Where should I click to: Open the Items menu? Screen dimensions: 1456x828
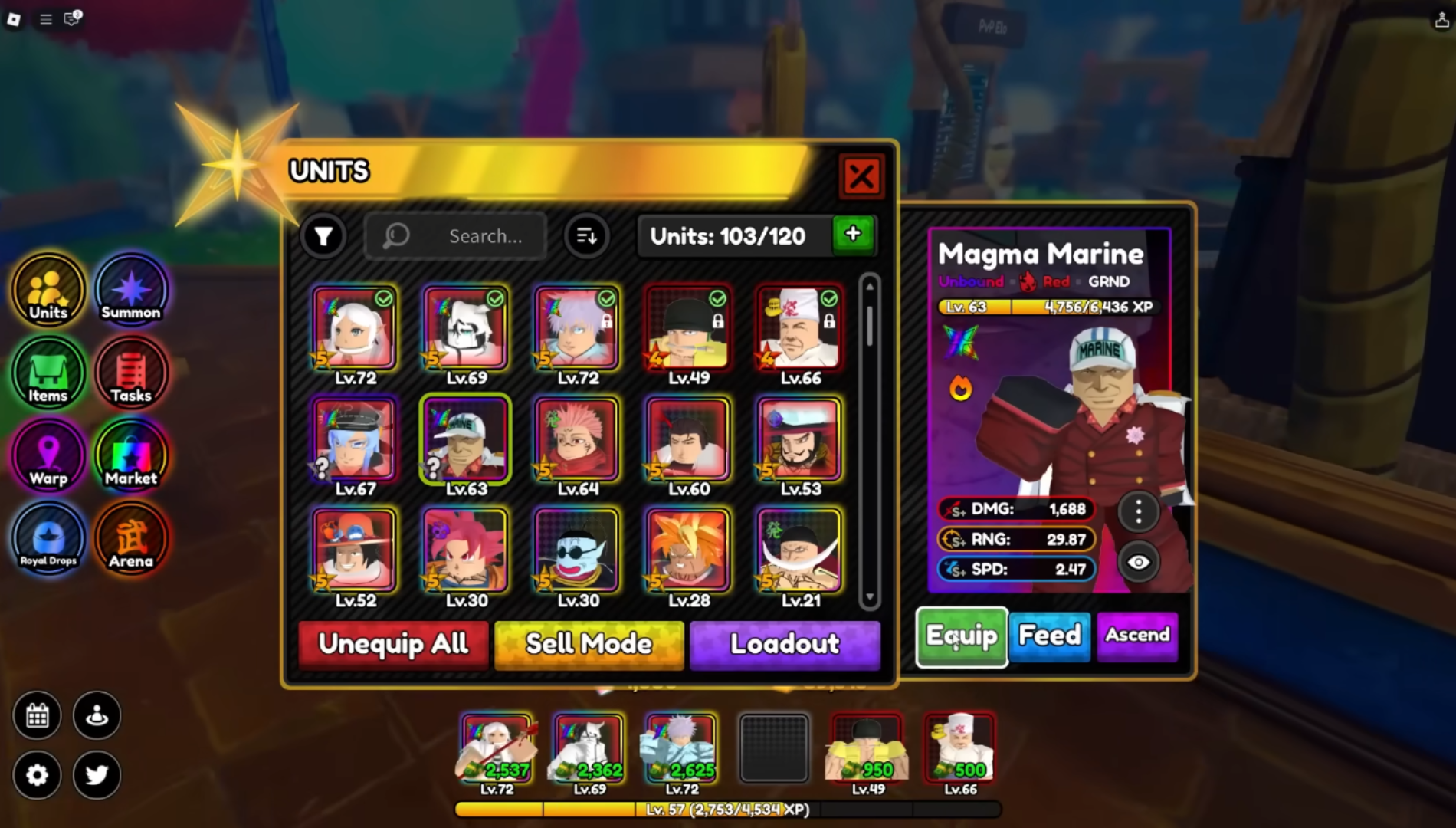point(48,374)
